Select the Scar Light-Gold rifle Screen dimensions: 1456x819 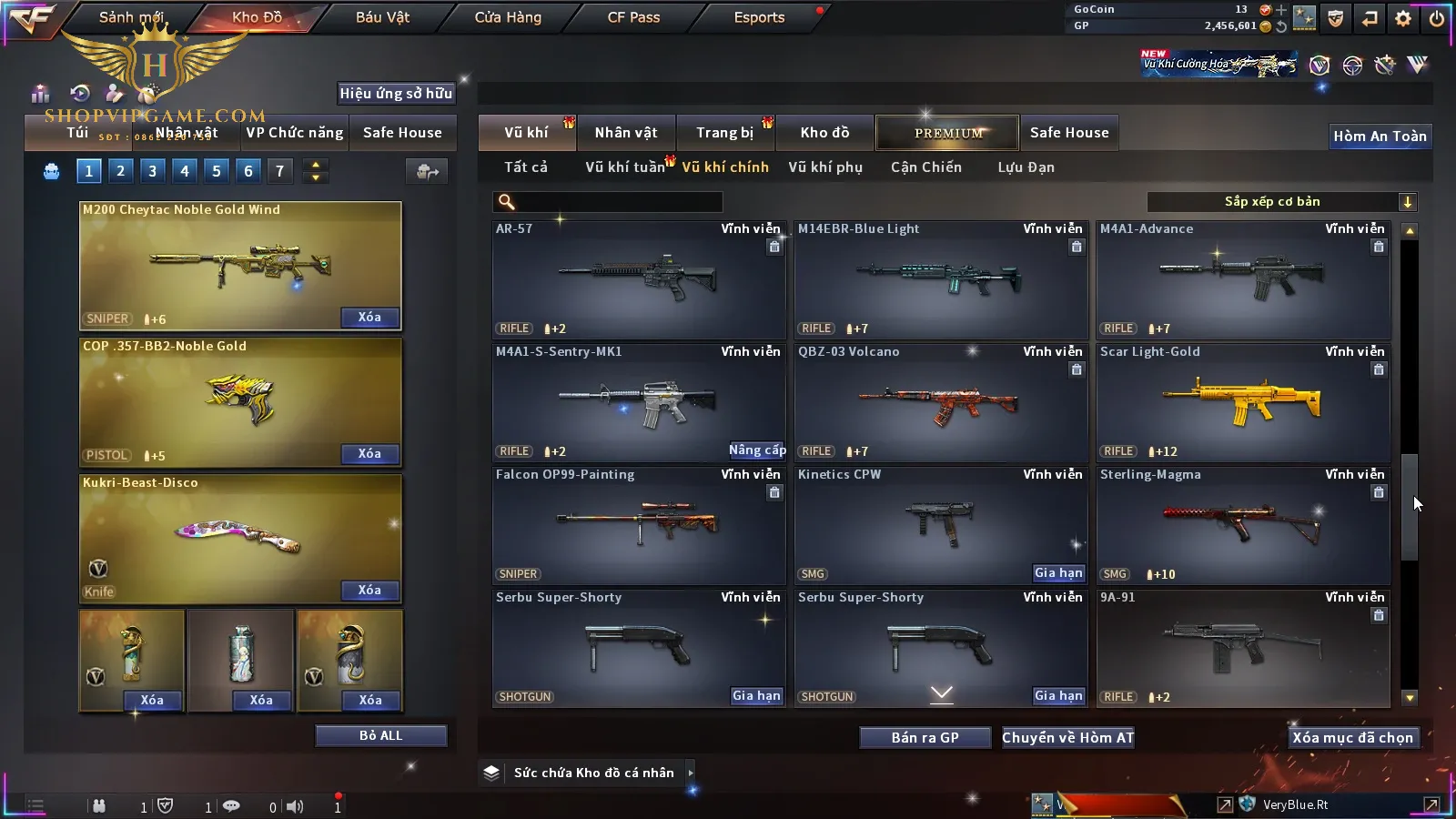1243,402
